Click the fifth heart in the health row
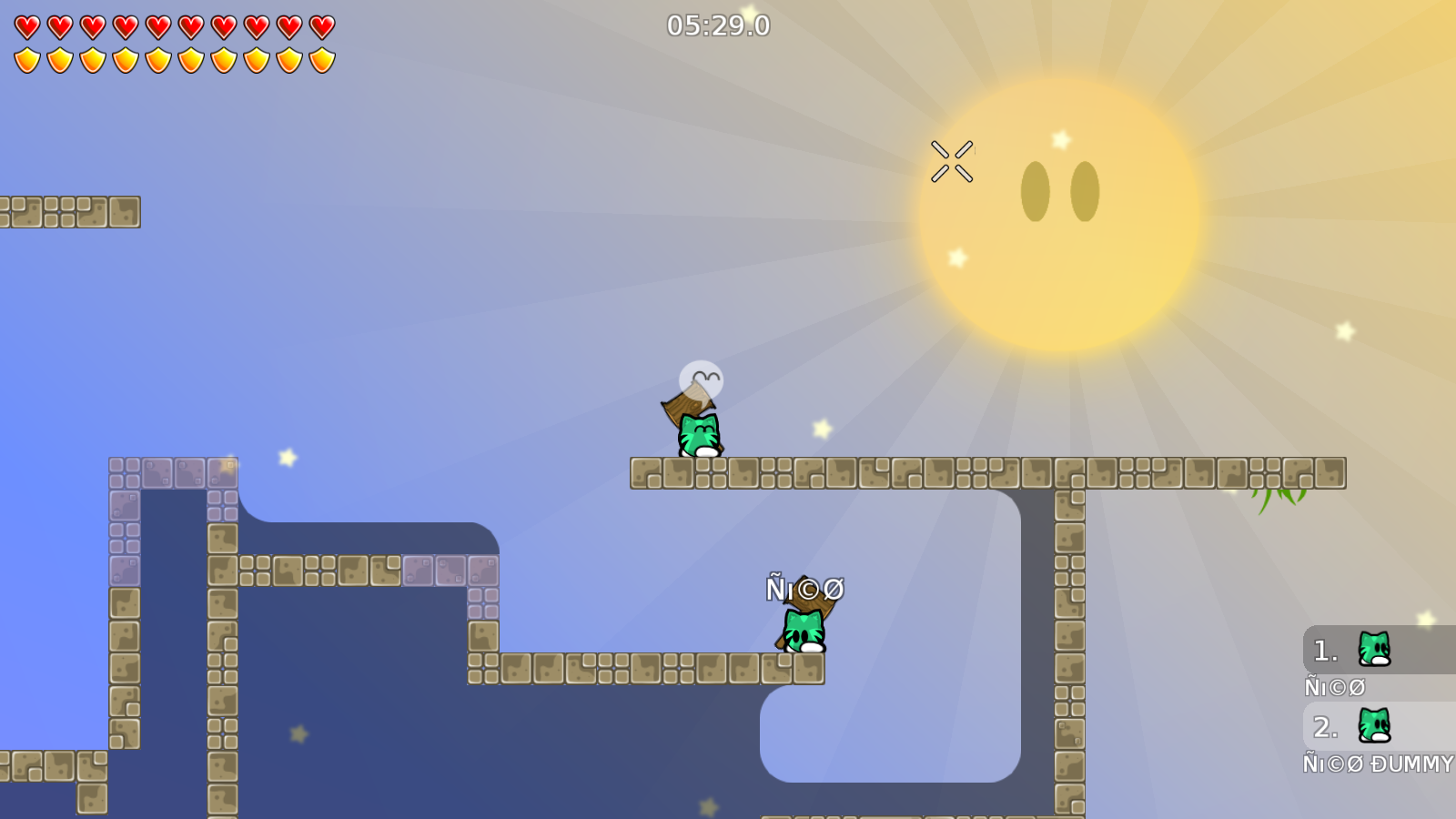The image size is (1456, 819). coord(157,26)
